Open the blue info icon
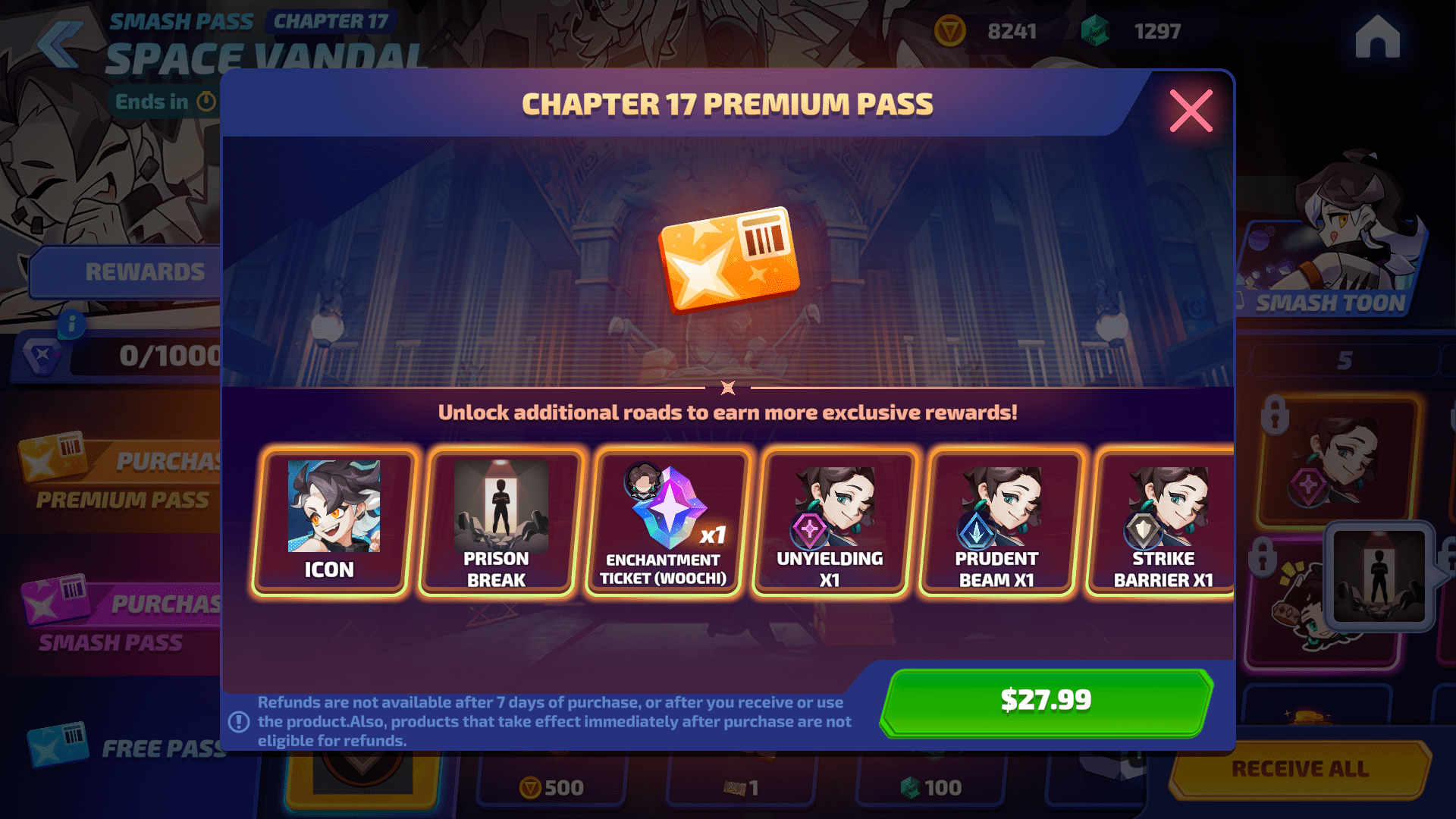Screen dimensions: 1456x819 click(x=72, y=324)
